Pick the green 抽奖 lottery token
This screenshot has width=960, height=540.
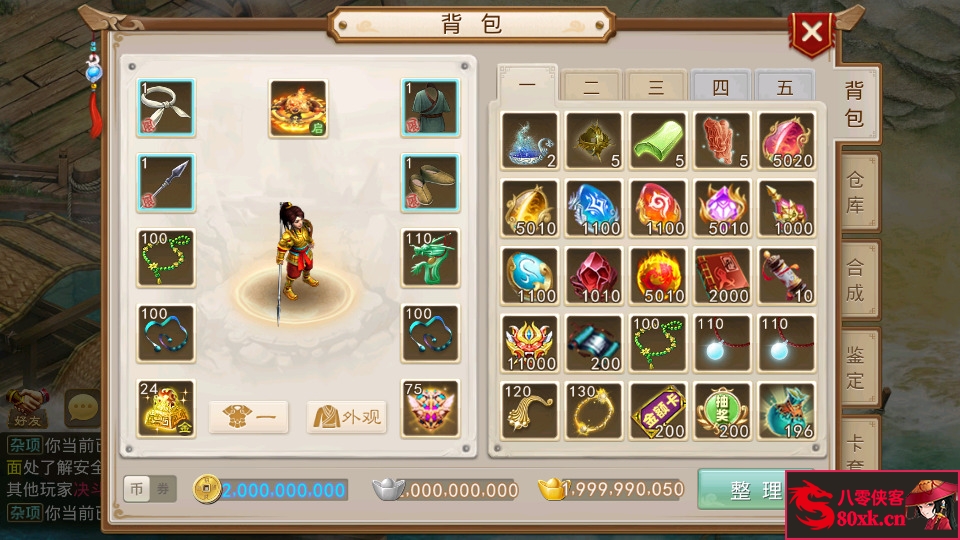point(722,410)
